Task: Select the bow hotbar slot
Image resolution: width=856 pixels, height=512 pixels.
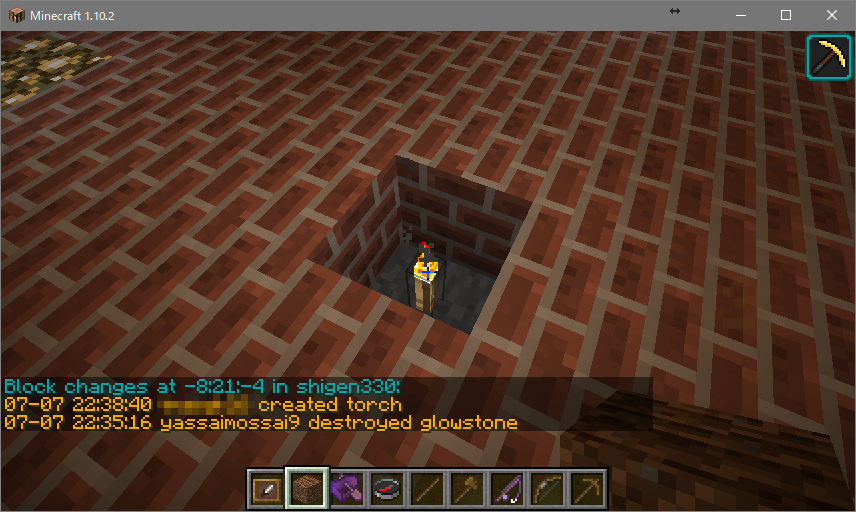Action: point(546,489)
